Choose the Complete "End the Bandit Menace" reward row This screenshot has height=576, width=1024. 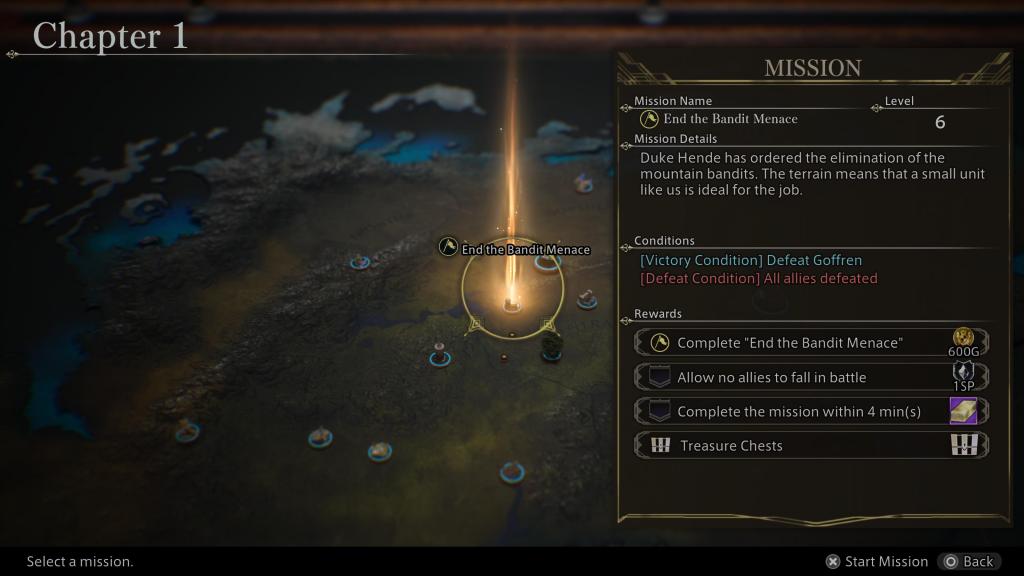pos(811,343)
